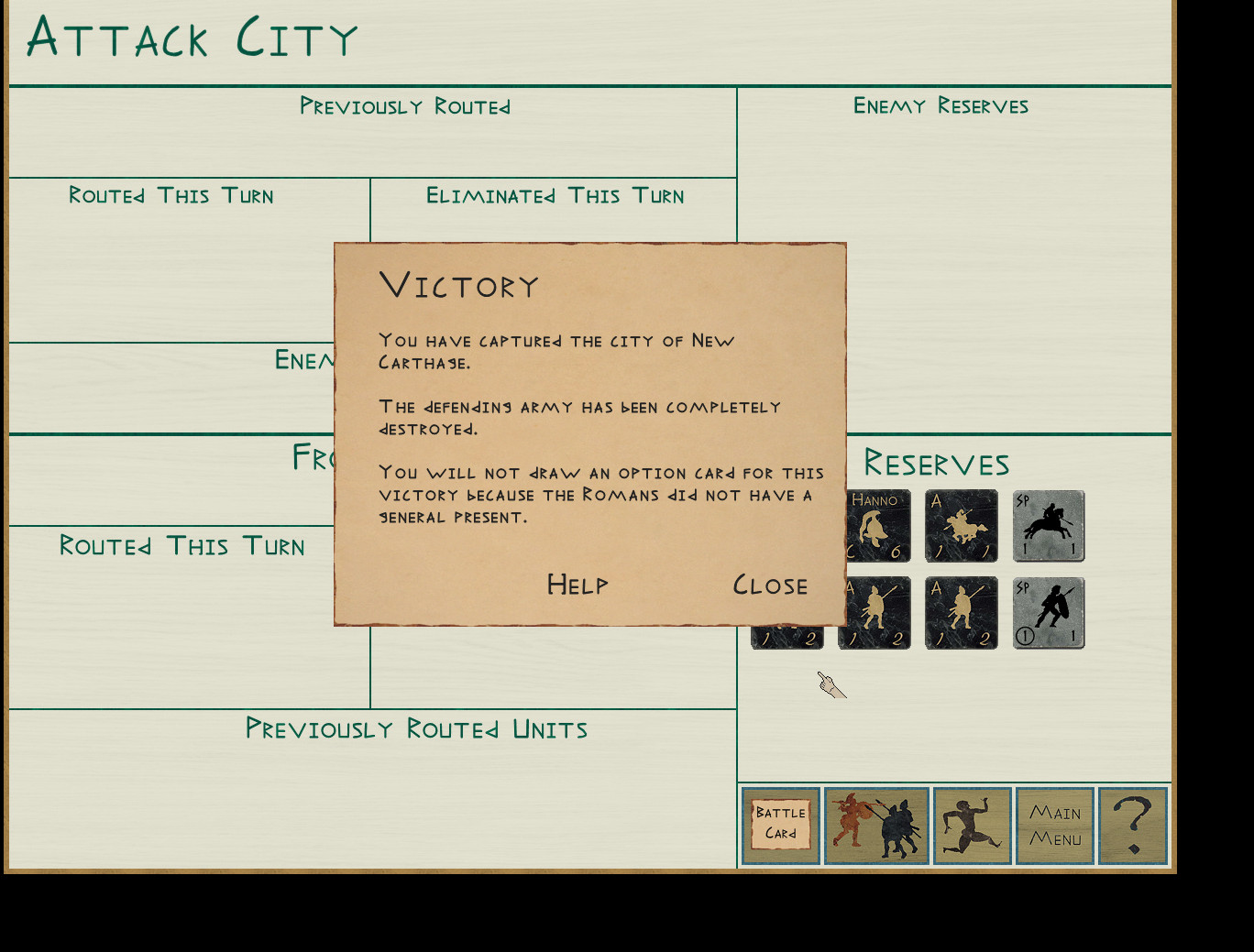Show help with the question mark button

1133,825
